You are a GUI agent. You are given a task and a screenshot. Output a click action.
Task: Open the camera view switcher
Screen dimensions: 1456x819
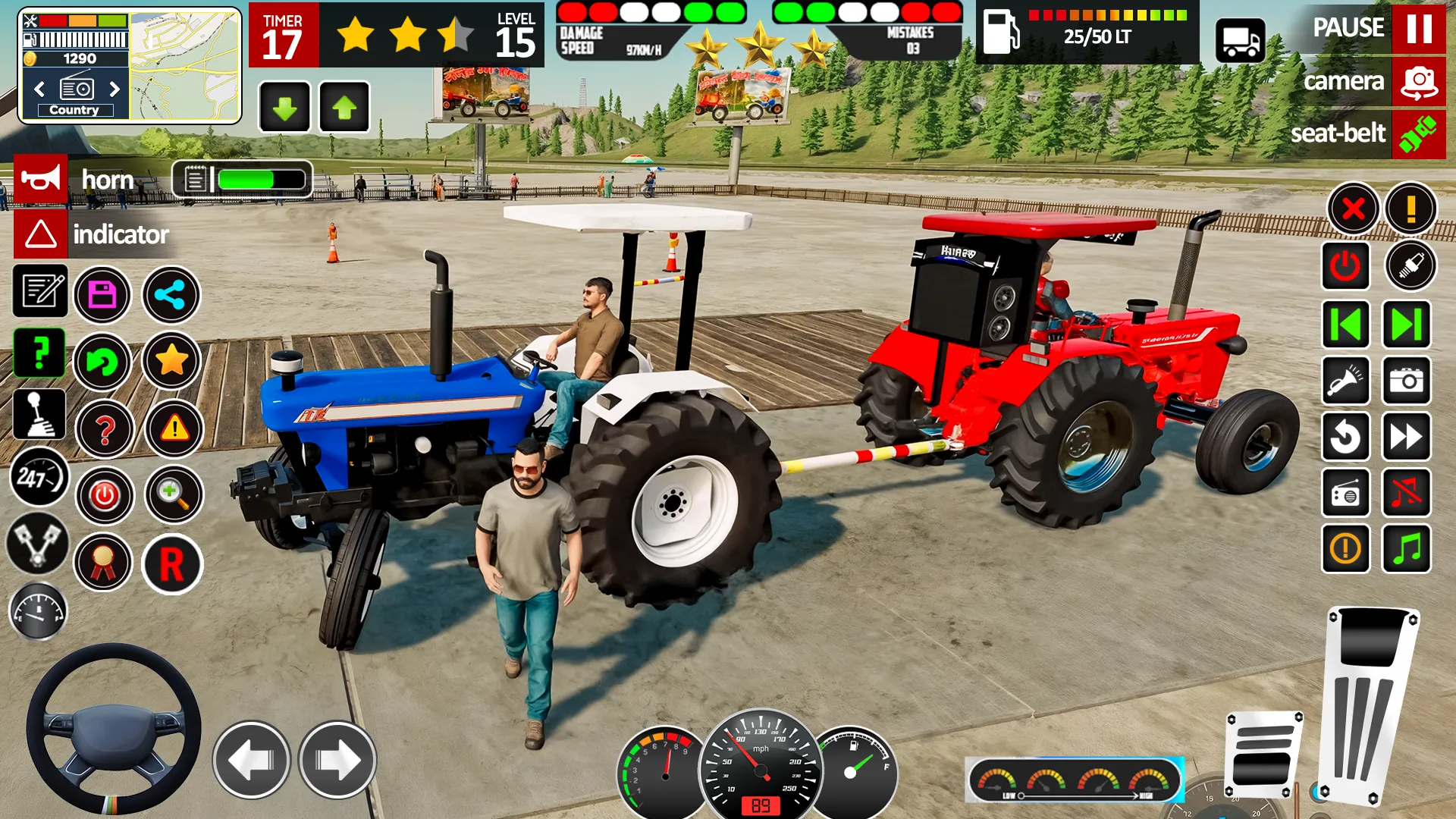click(x=1417, y=81)
